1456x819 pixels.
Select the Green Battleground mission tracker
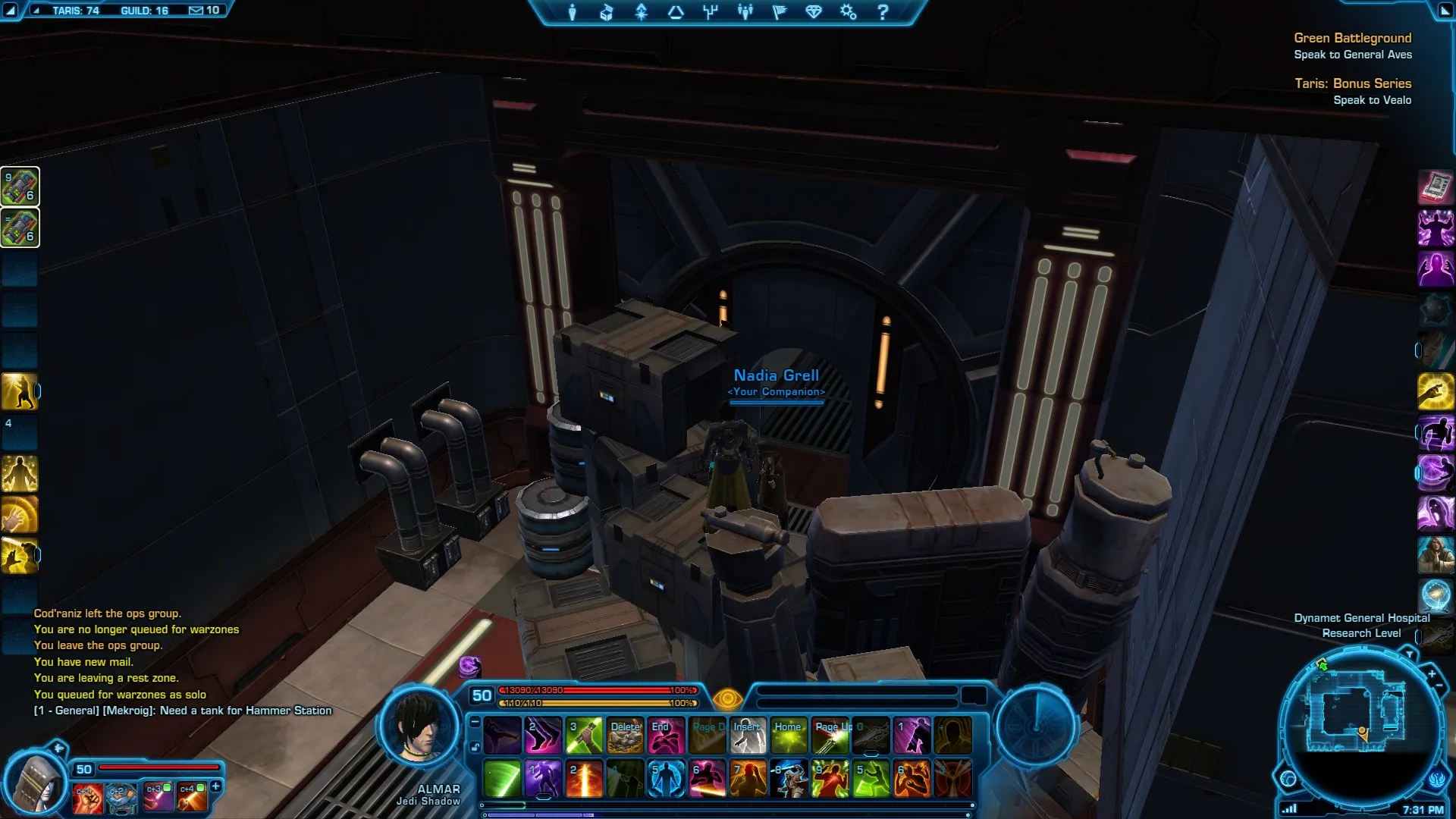point(1352,38)
